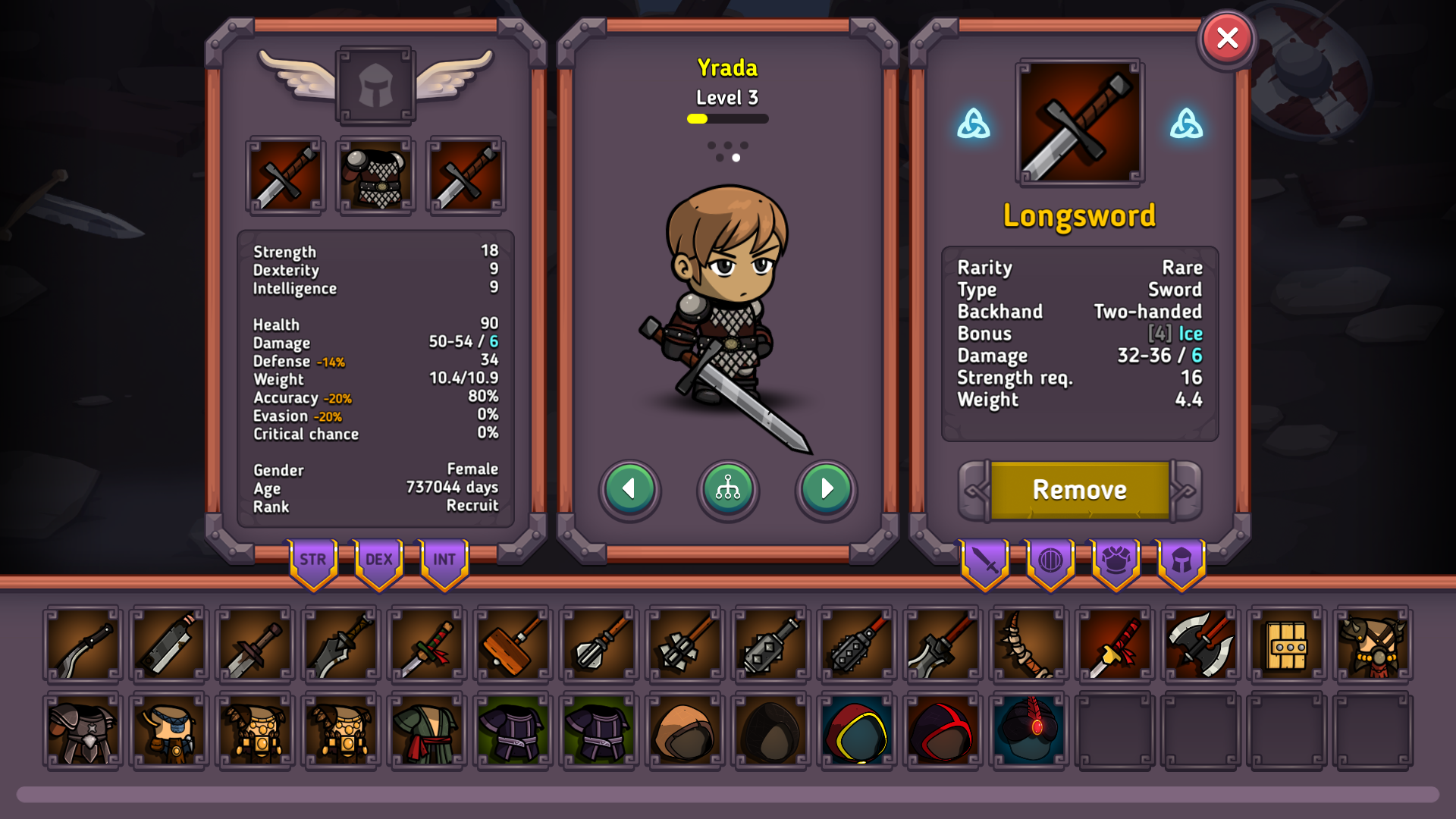1456x819 pixels.
Task: Open the skill tree button
Action: 728,489
